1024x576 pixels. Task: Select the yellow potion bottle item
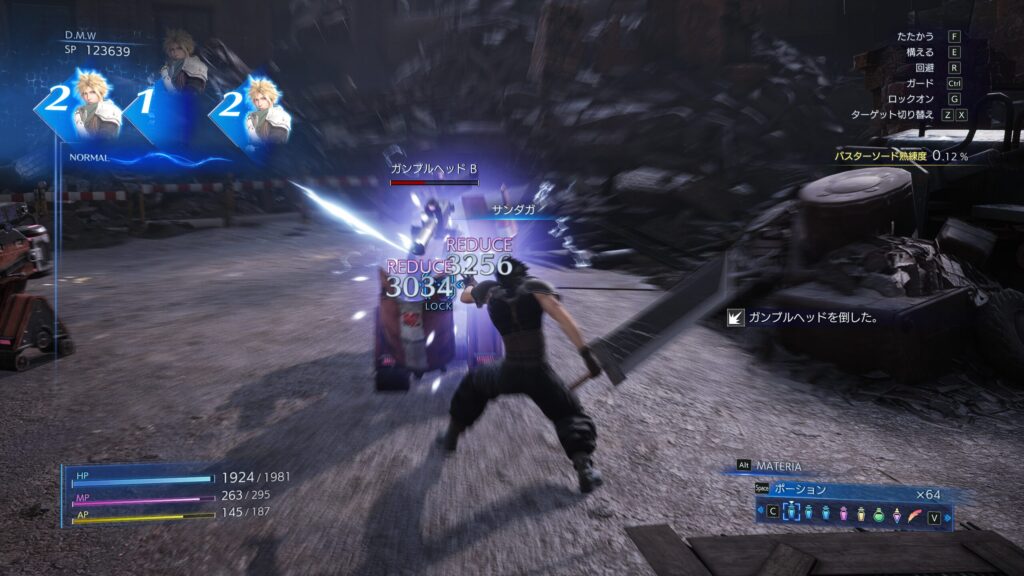[861, 513]
